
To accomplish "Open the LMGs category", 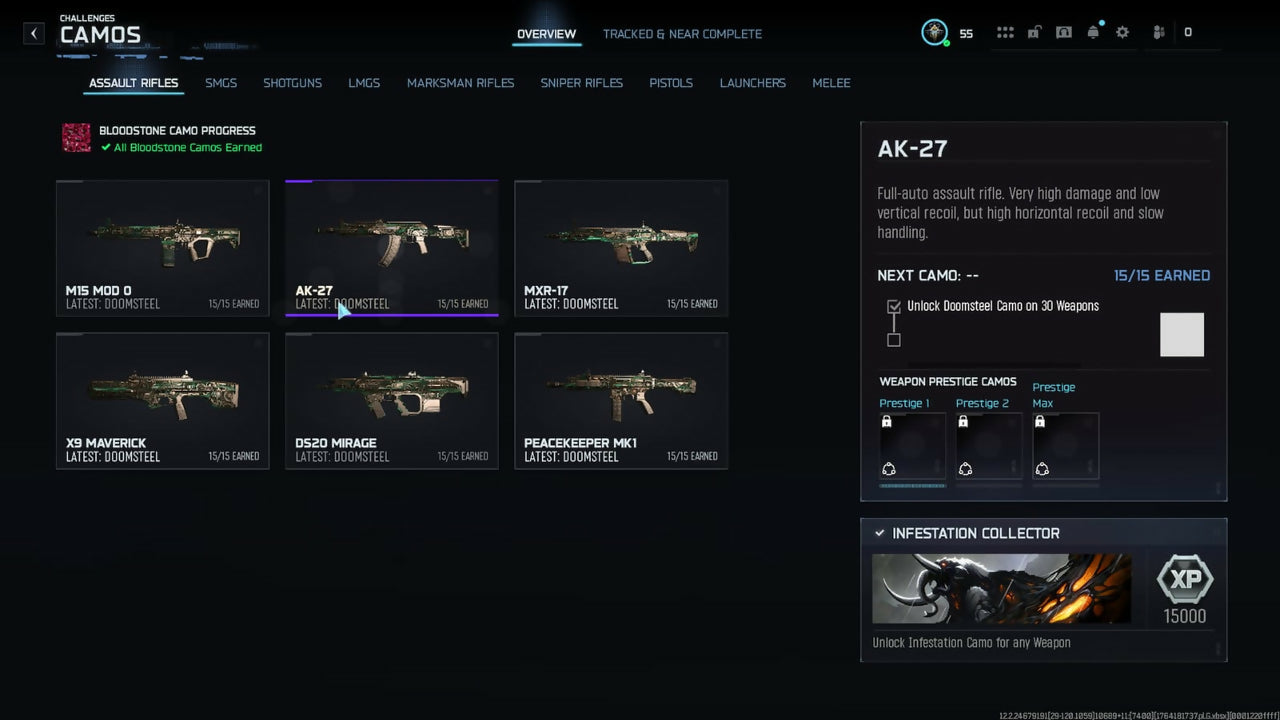I will (364, 83).
